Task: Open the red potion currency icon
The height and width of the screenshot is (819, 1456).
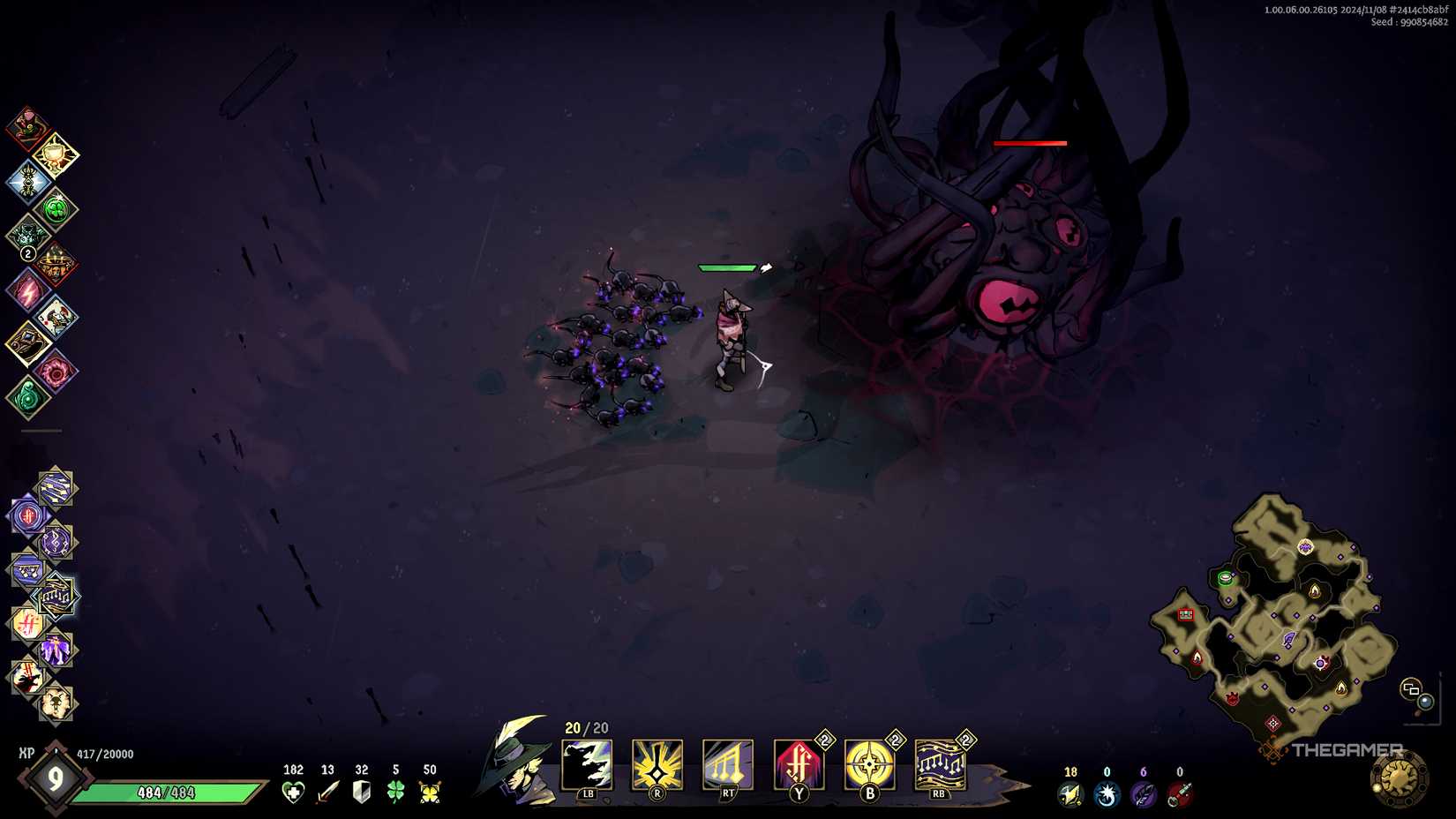Action: (x=1179, y=793)
